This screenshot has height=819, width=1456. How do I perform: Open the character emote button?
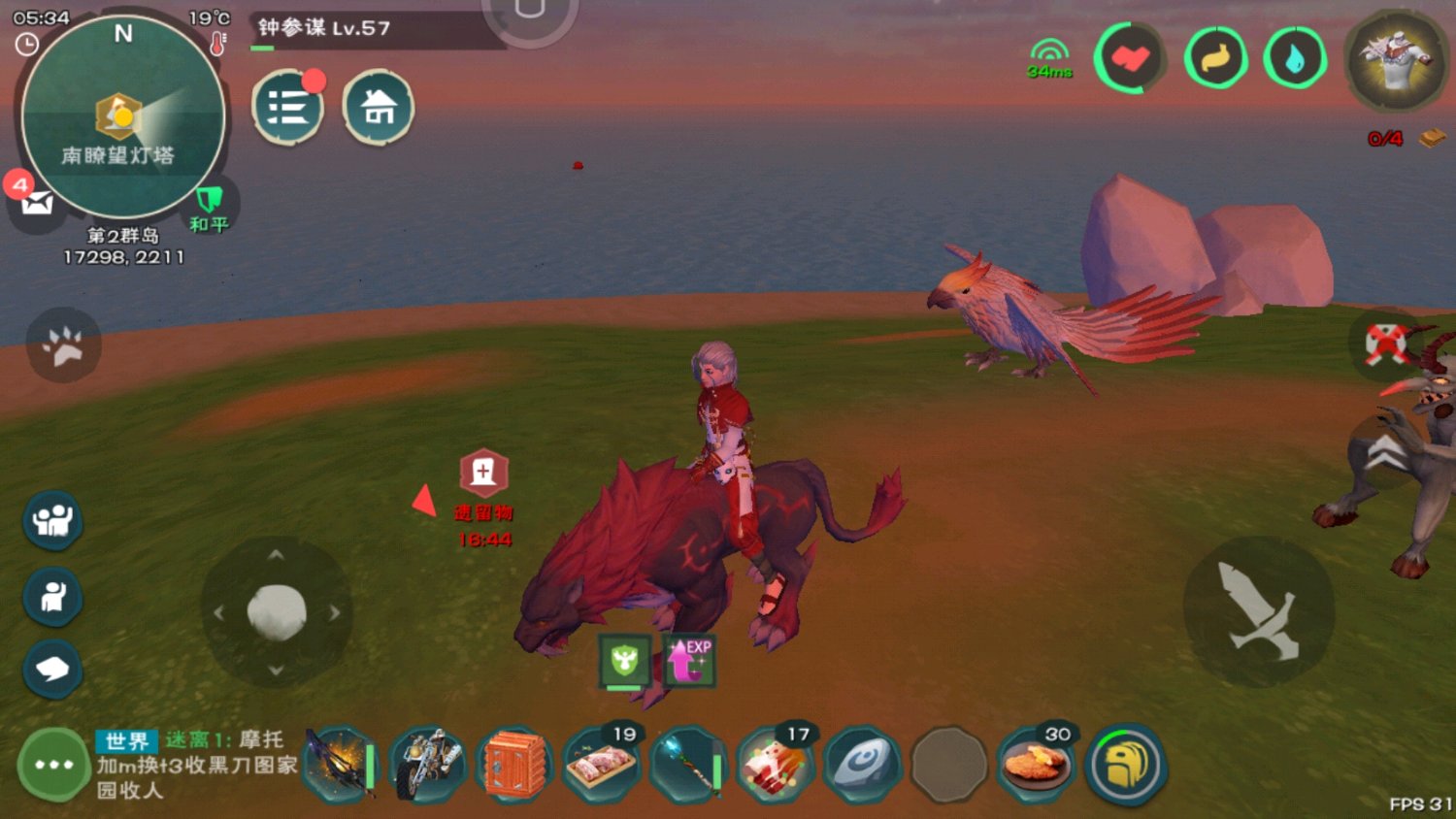pyautogui.click(x=52, y=596)
